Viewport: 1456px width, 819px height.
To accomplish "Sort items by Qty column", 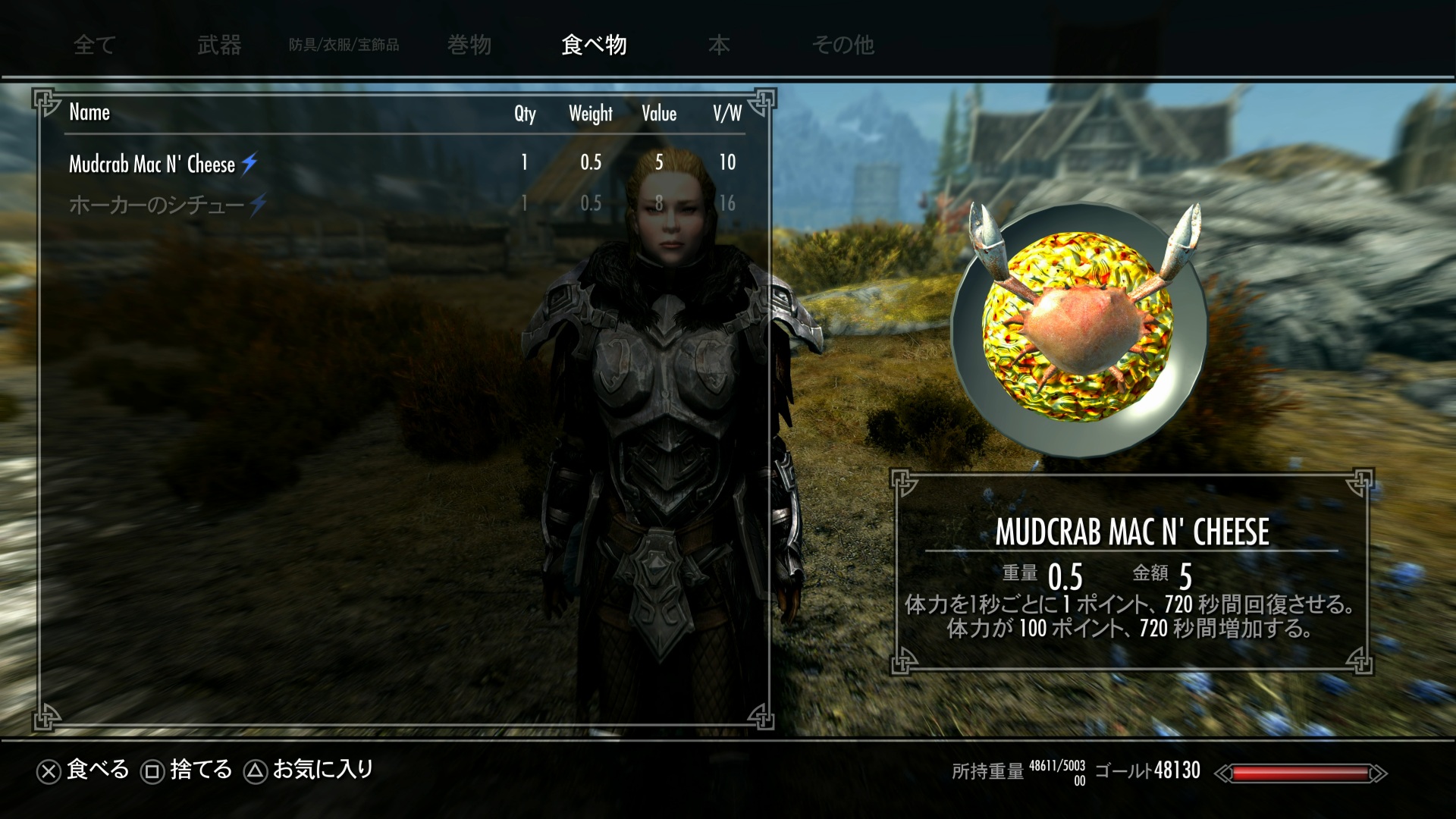I will click(525, 114).
